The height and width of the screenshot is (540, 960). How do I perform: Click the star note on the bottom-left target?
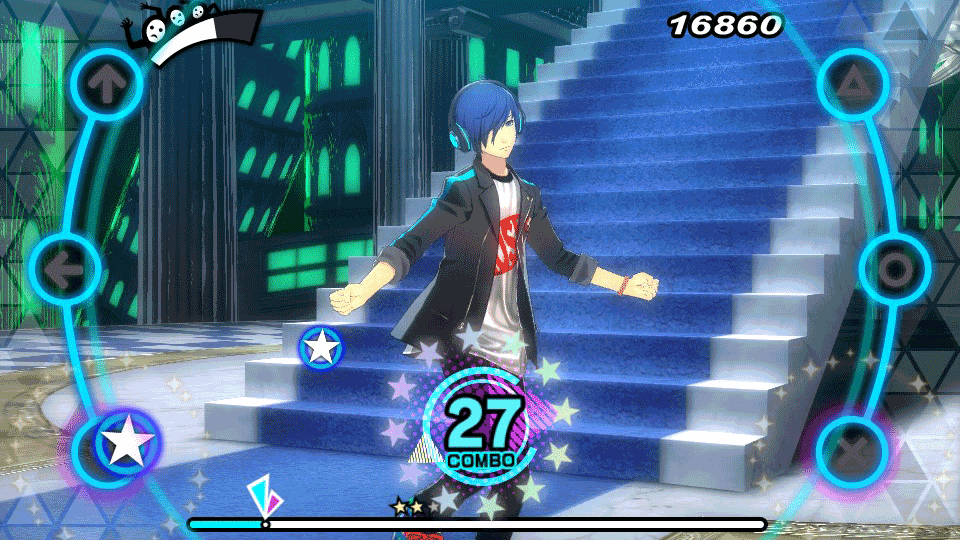(126, 443)
